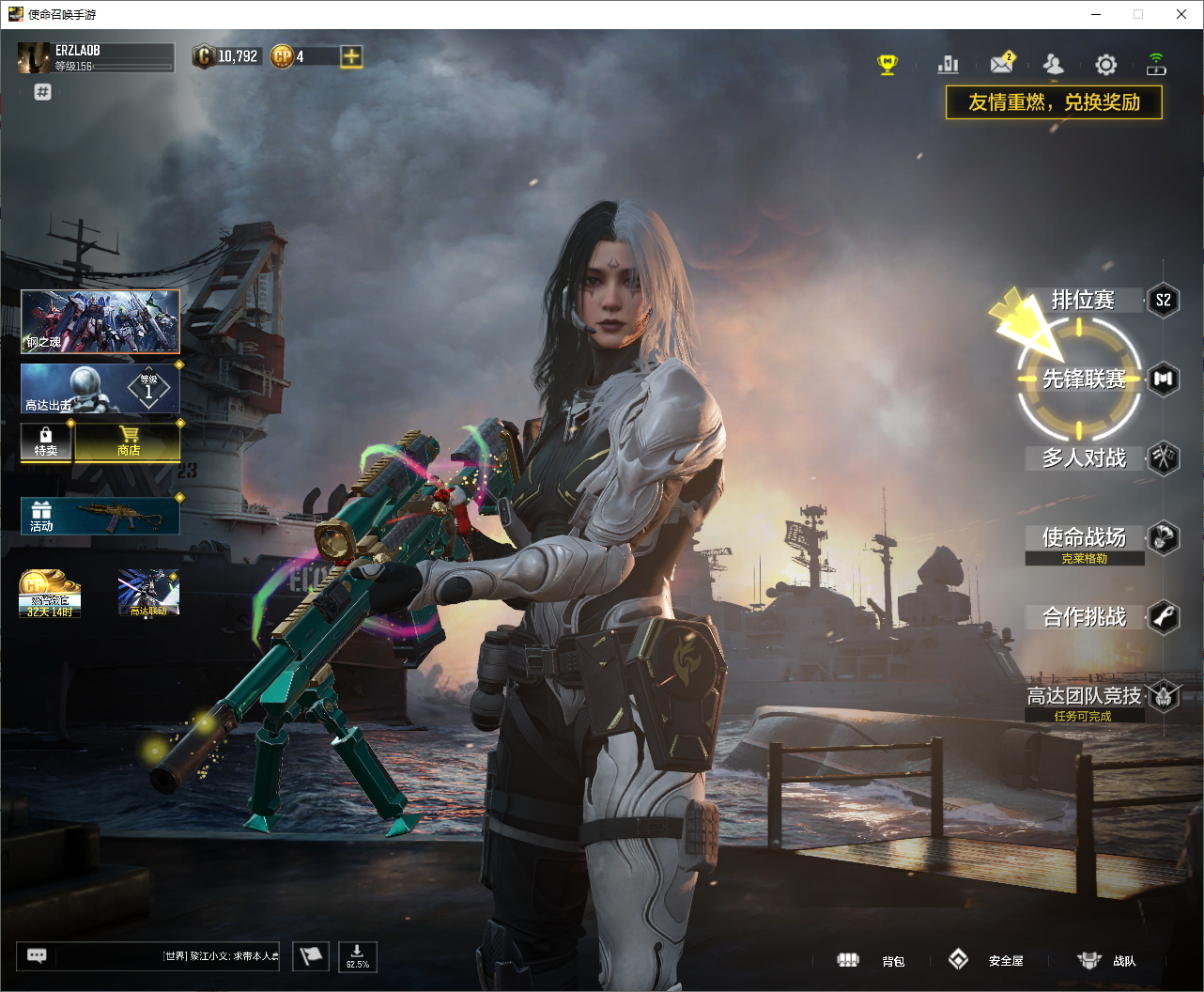Image resolution: width=1204 pixels, height=992 pixels.
Task: Open the mail envelope inbox
Action: coord(1001,64)
